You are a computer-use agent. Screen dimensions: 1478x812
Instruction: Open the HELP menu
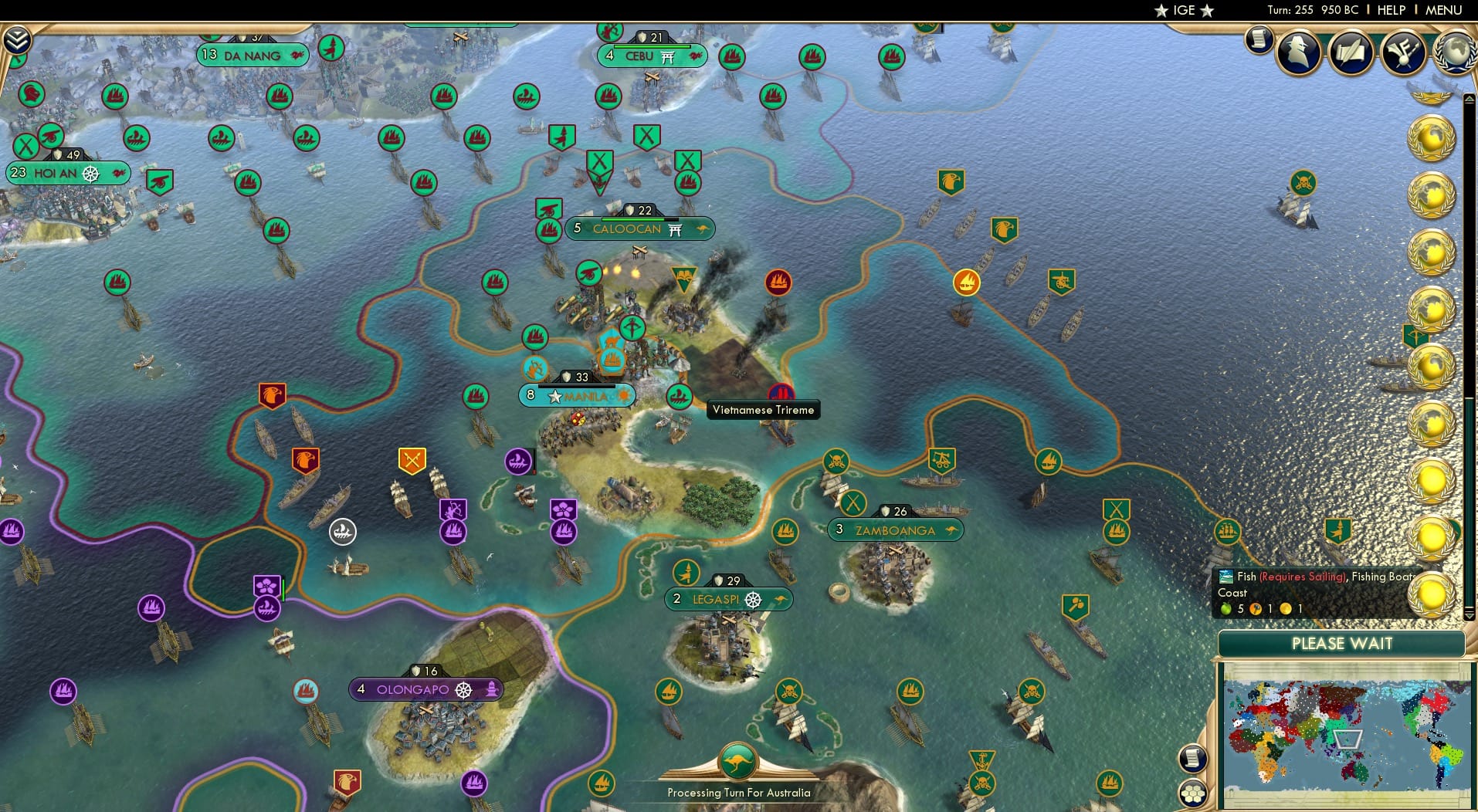[1392, 10]
